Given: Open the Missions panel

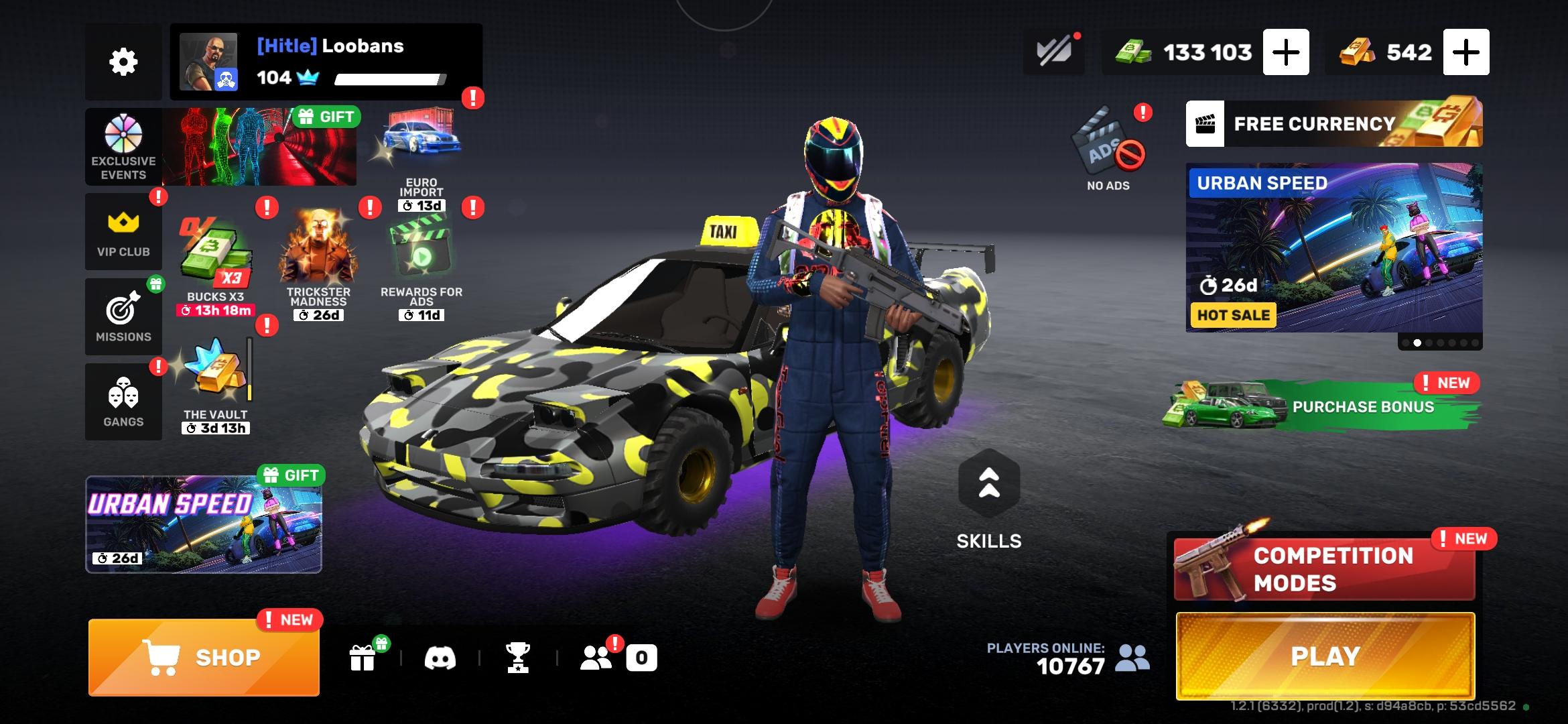Looking at the screenshot, I should [x=123, y=316].
